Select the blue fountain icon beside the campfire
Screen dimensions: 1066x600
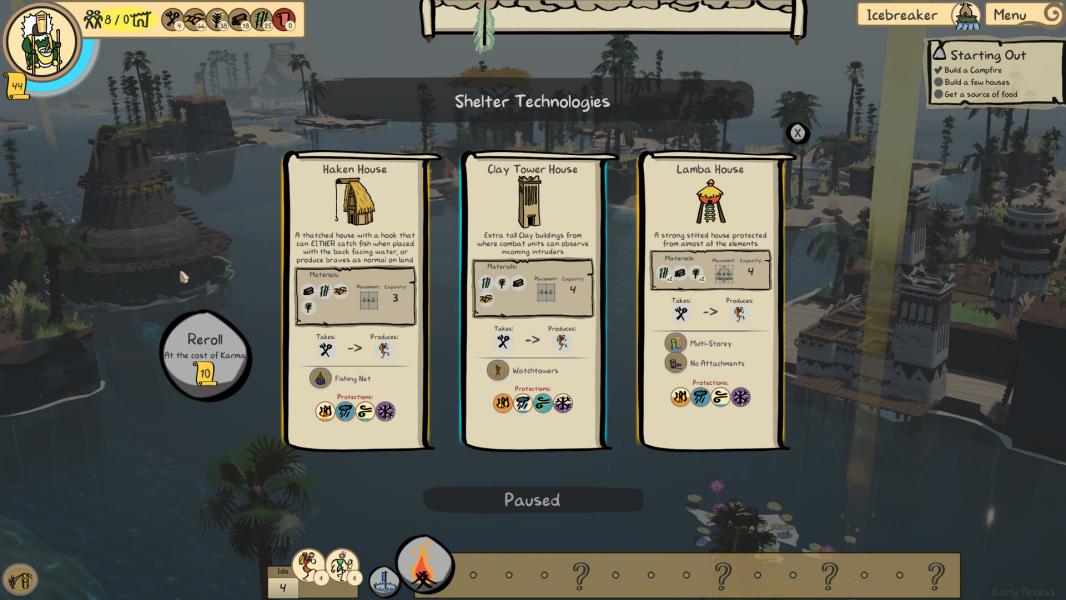[384, 580]
